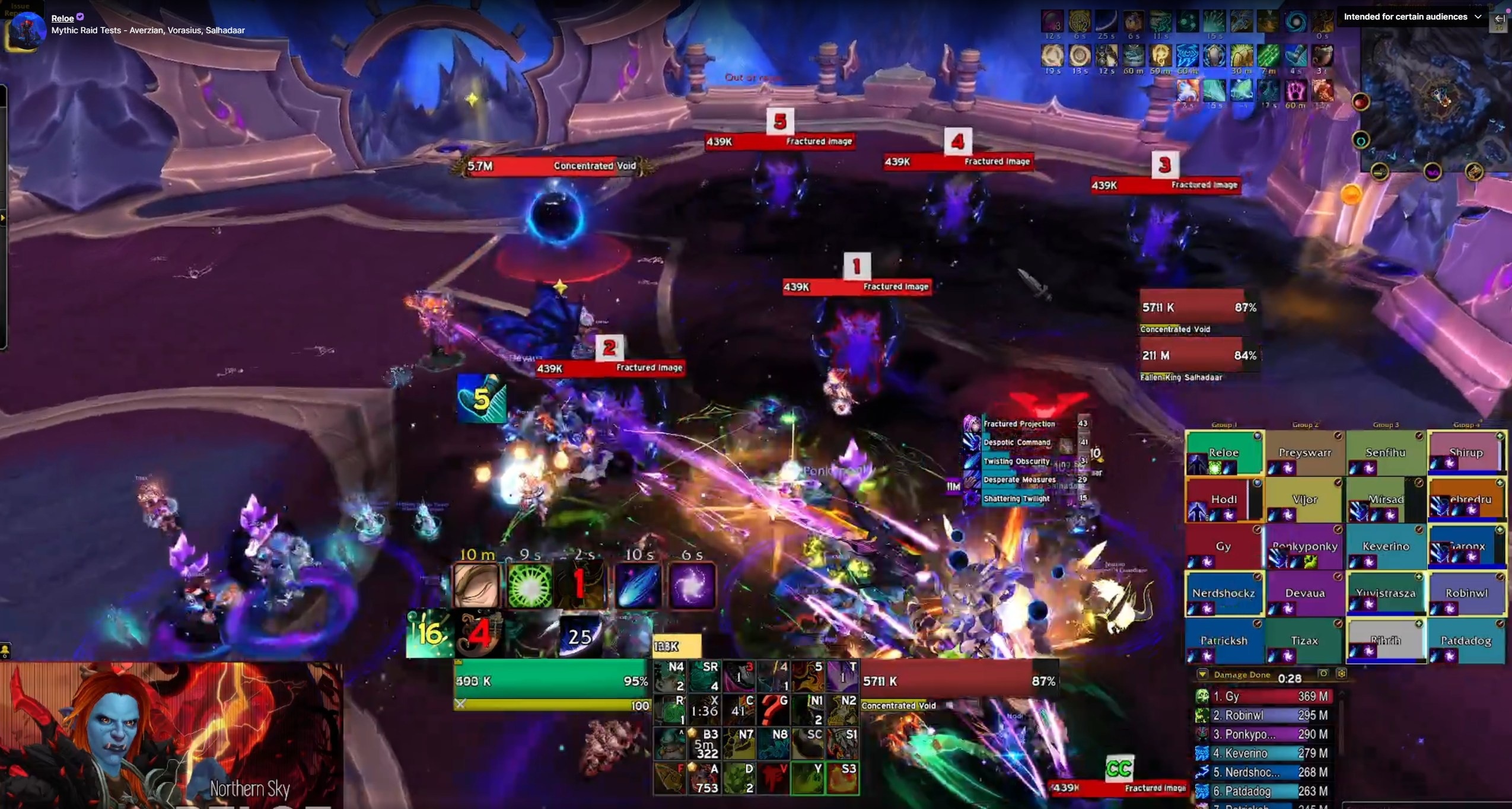Target Nerdshockz in the raid group
This screenshot has height=809, width=1512.
point(1223,593)
